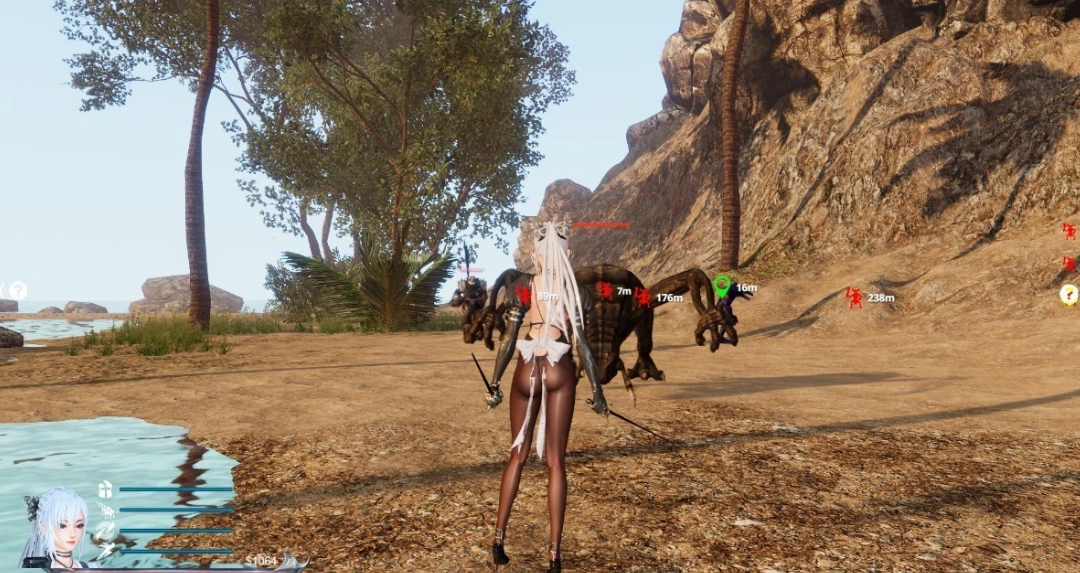Select the green waypoint marker at 16m

[x=722, y=286]
